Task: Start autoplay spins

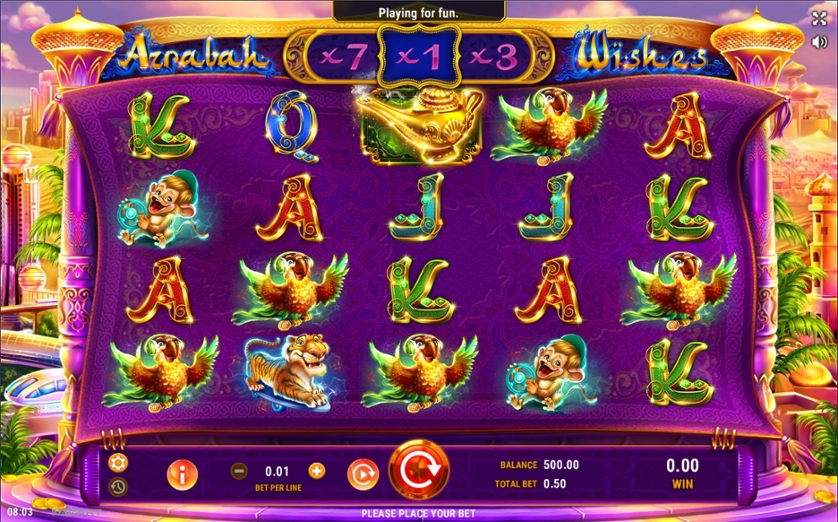Action: pos(362,472)
